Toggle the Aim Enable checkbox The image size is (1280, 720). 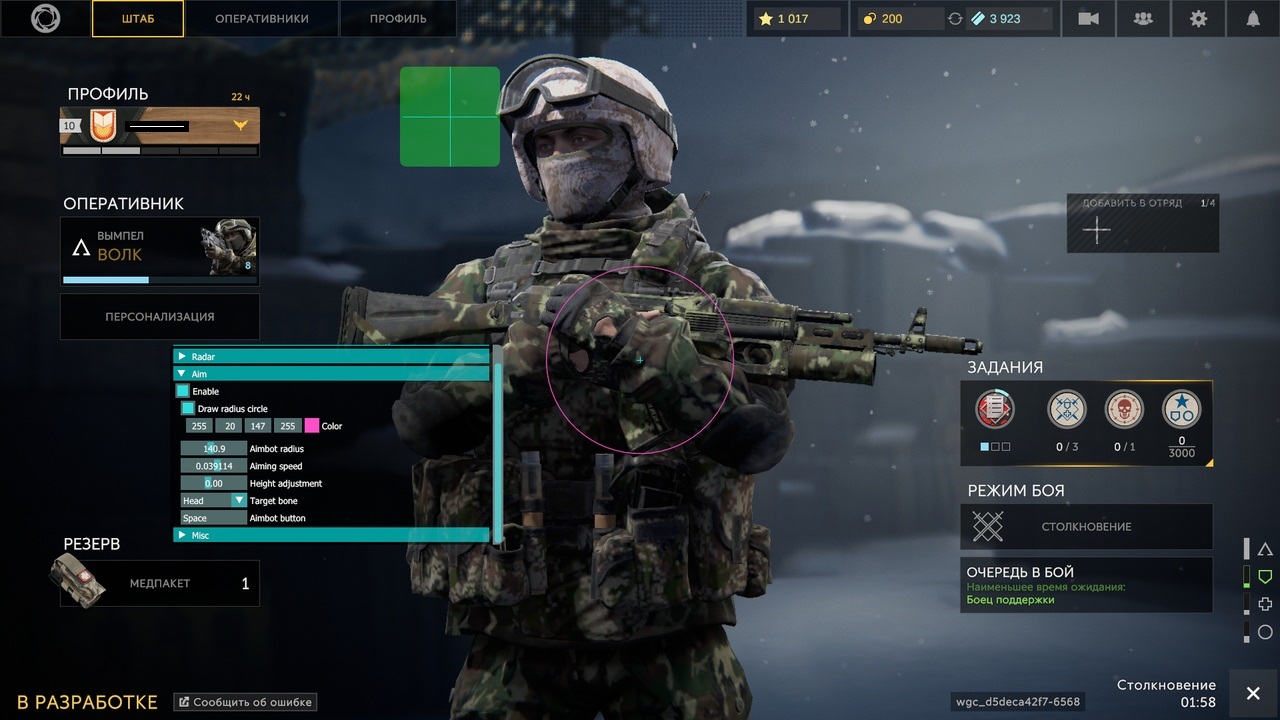183,391
